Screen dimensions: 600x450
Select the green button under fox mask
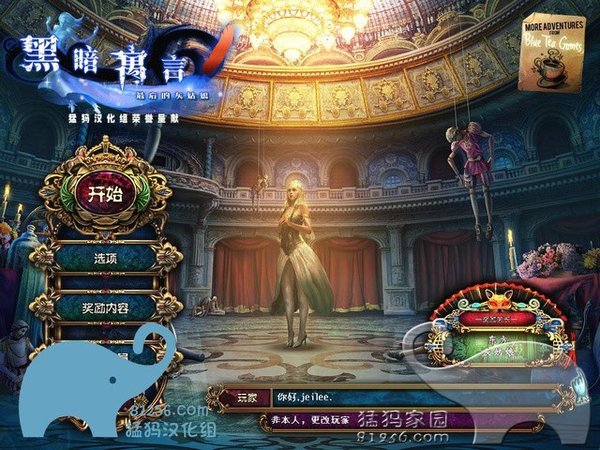(x=497, y=345)
